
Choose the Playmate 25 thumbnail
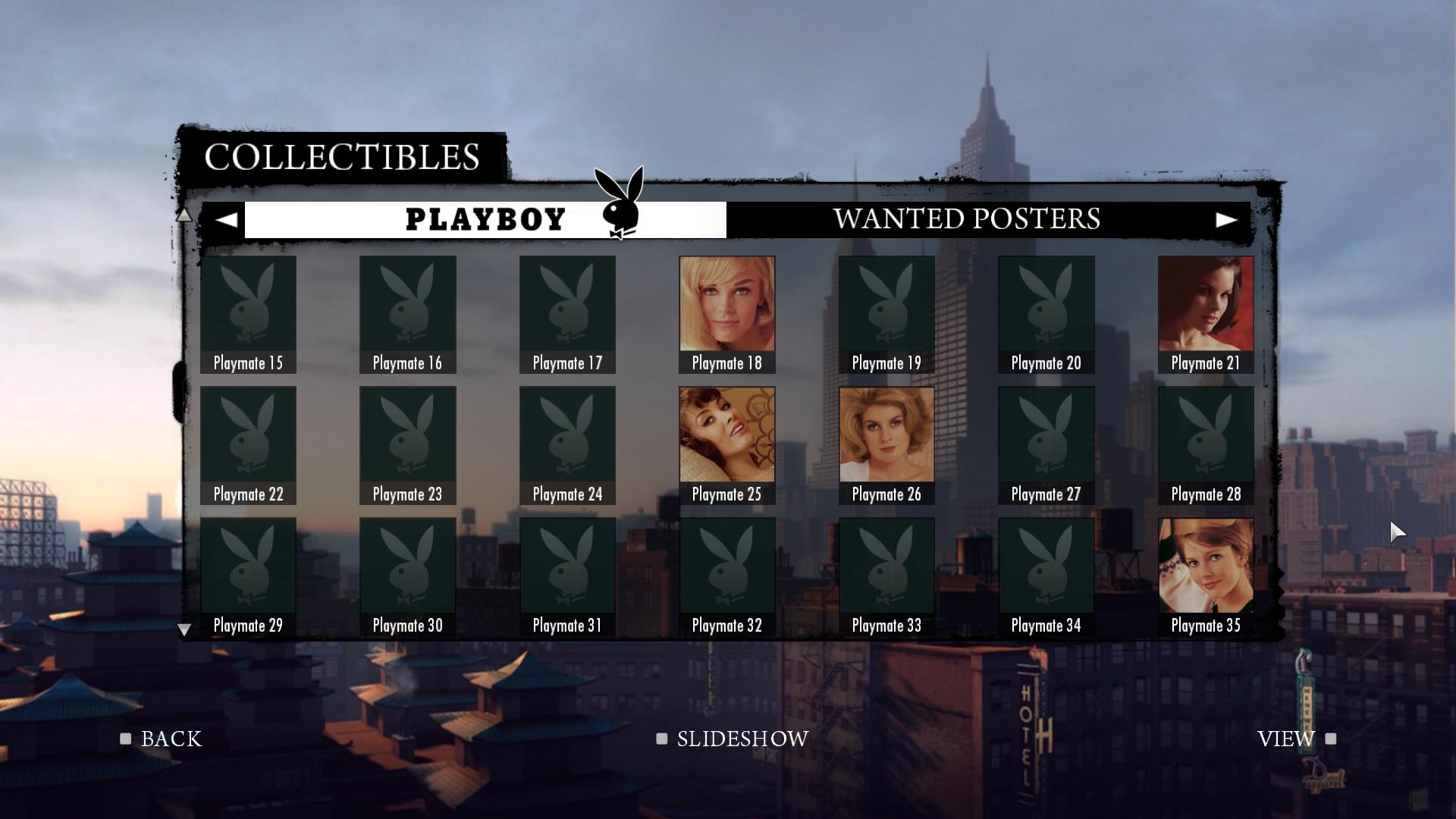point(726,445)
